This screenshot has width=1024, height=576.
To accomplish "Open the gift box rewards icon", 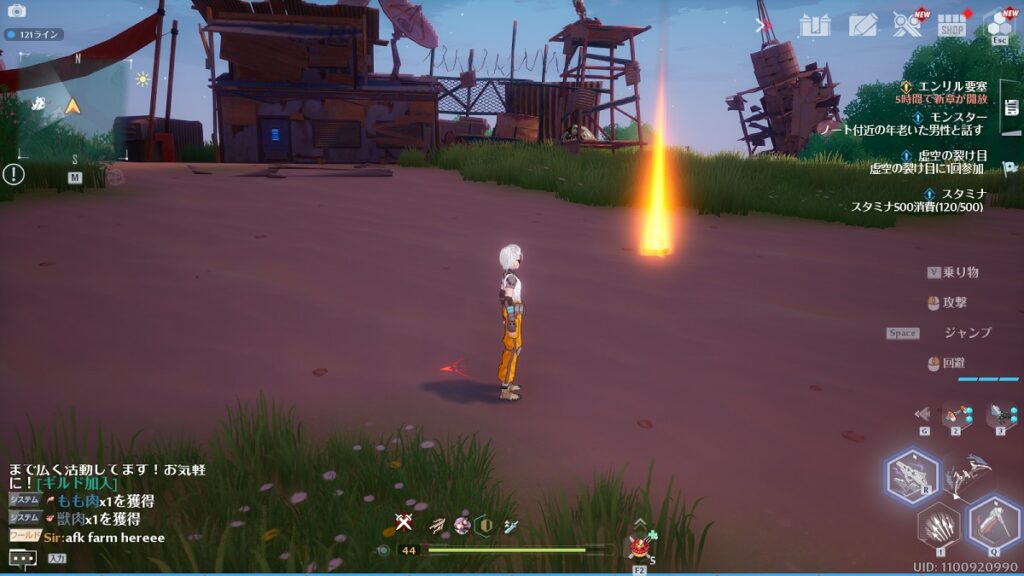I will point(816,25).
